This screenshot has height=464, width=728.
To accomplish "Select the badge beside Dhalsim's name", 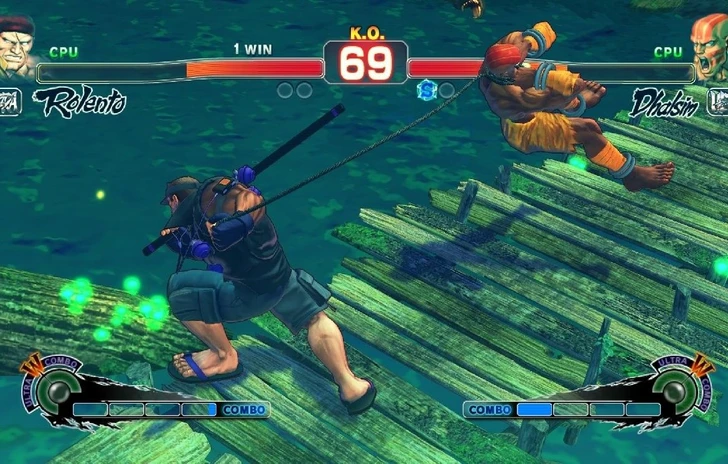I will 717,102.
